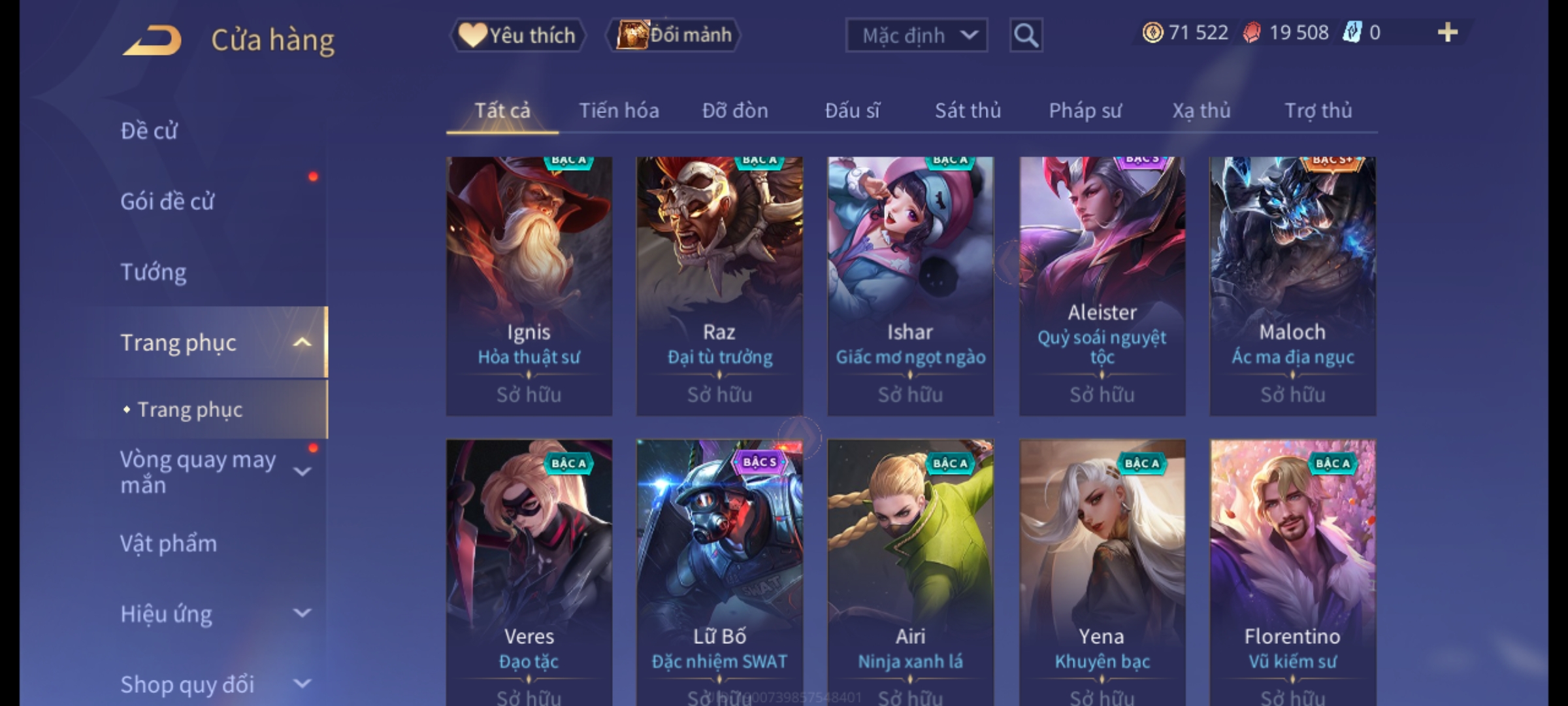Viewport: 1568px width, 706px height.
Task: Select the Ignis Hỏa thuật sư skin card
Action: [x=529, y=286]
